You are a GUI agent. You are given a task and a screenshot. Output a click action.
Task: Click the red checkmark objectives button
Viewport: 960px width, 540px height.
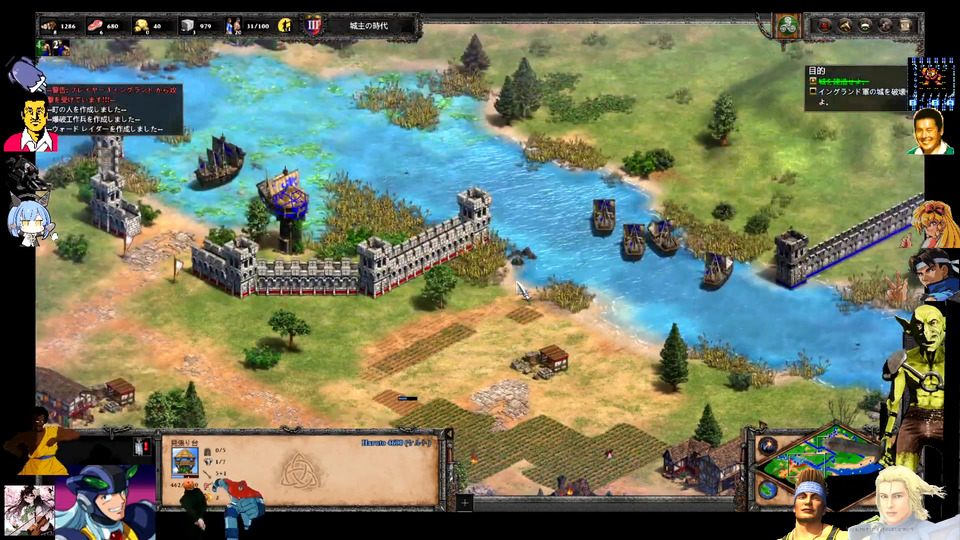pyautogui.click(x=825, y=25)
